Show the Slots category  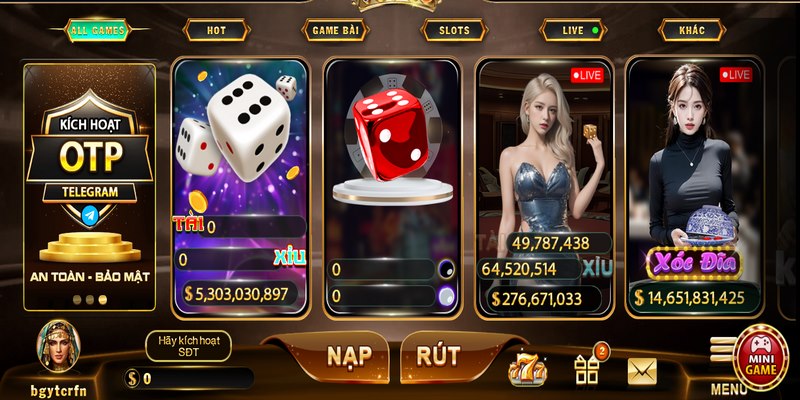(x=454, y=30)
